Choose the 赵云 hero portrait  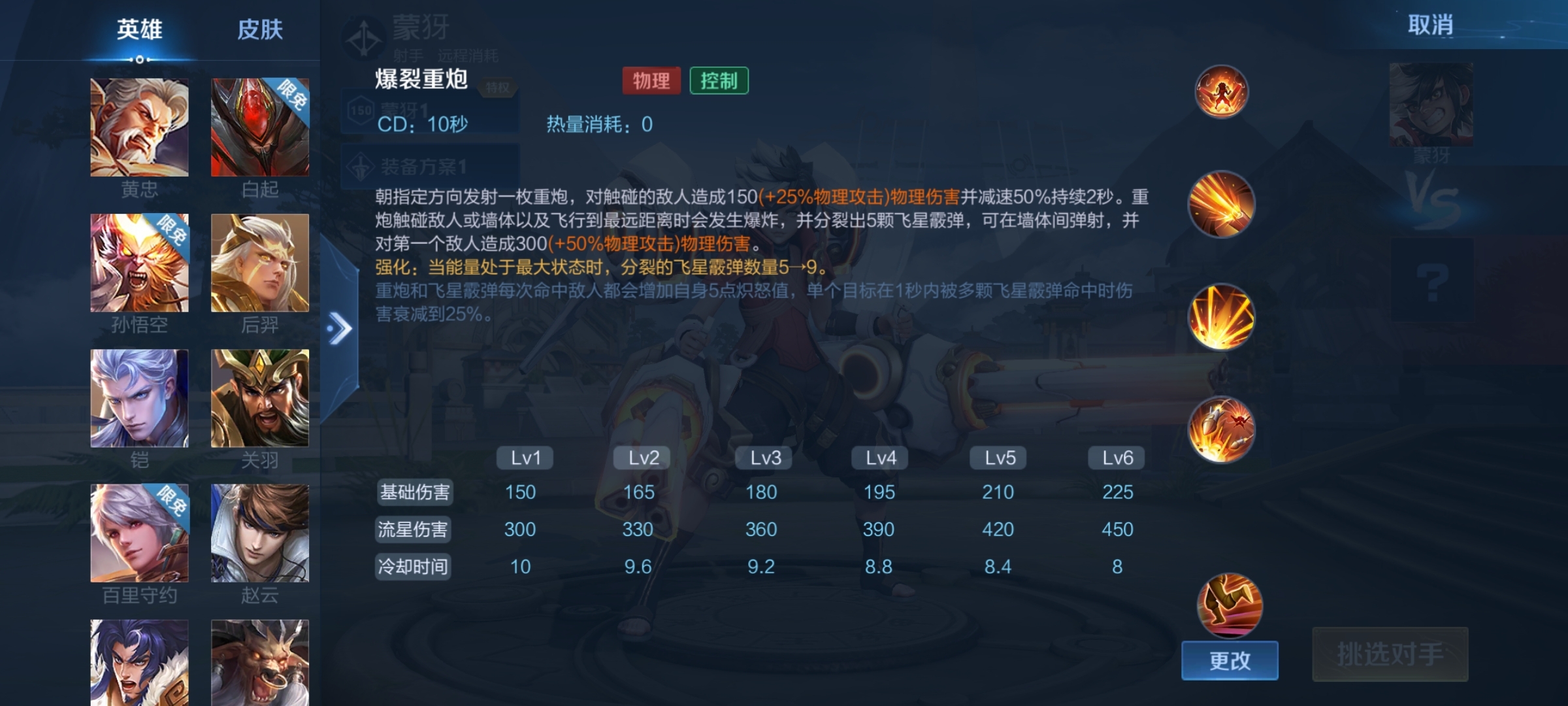click(x=259, y=533)
